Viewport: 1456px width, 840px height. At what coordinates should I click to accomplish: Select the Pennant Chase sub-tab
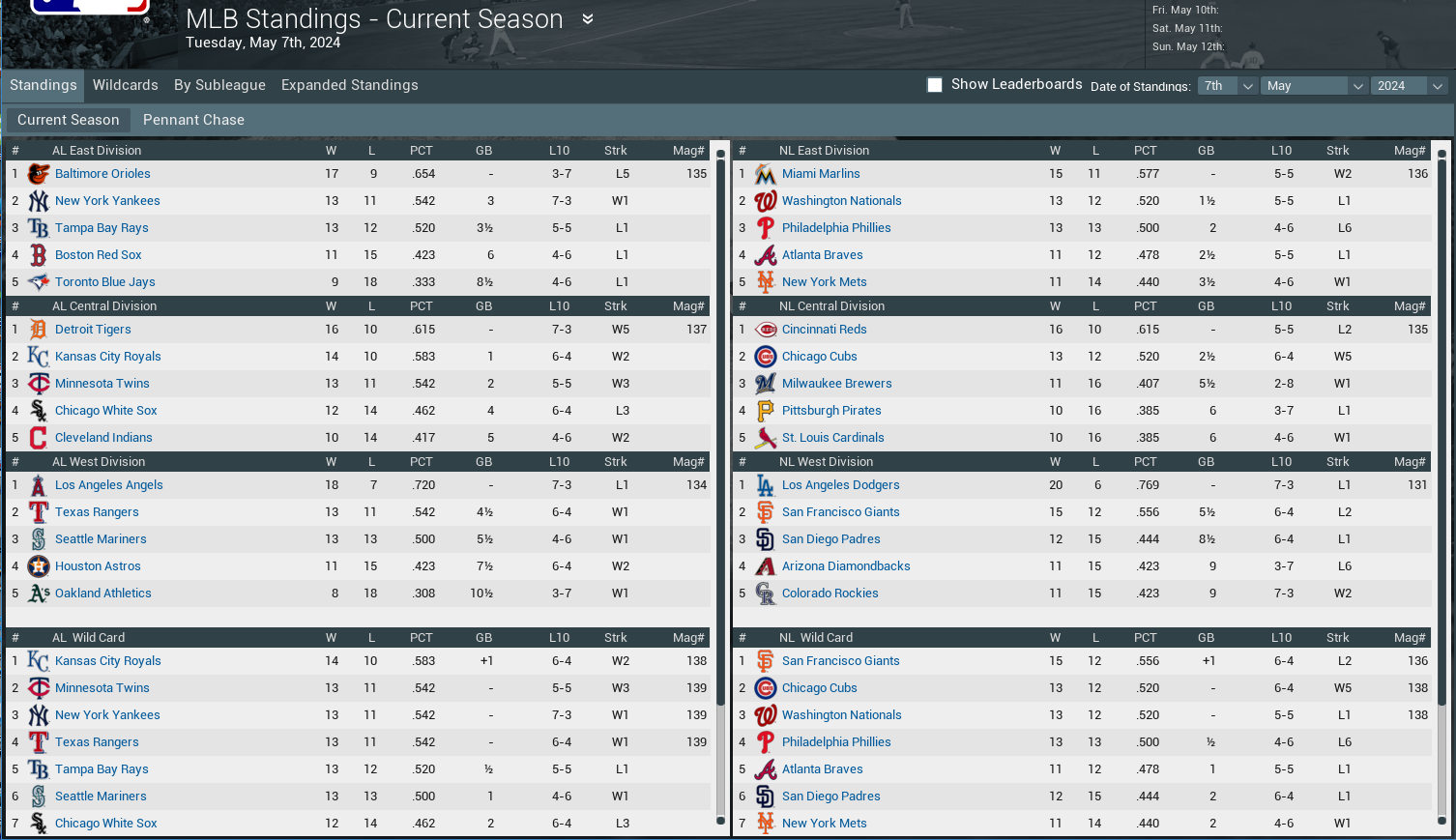(193, 120)
